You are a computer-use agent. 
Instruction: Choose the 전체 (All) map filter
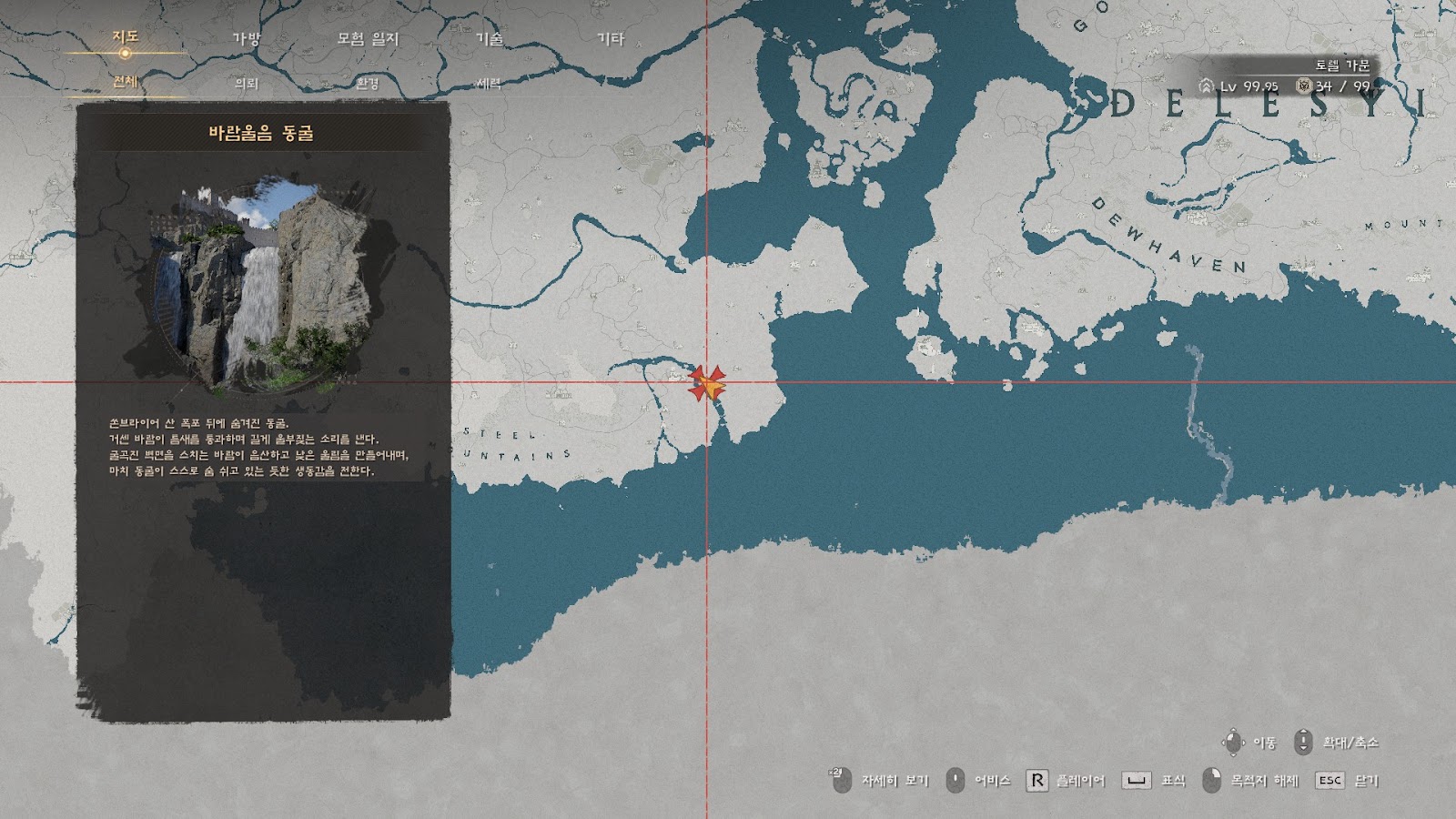click(125, 82)
